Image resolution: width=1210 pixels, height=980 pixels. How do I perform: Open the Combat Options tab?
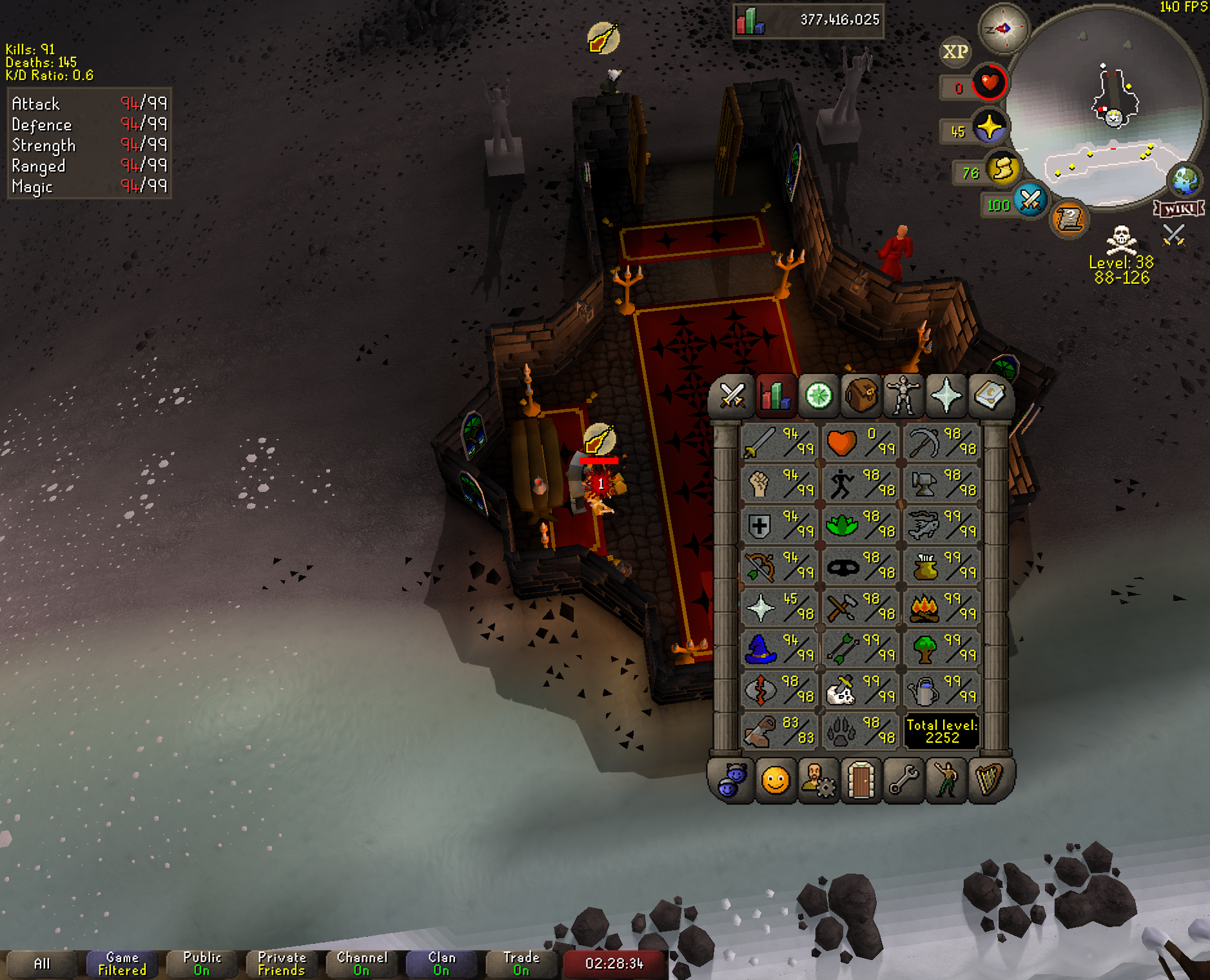(733, 395)
